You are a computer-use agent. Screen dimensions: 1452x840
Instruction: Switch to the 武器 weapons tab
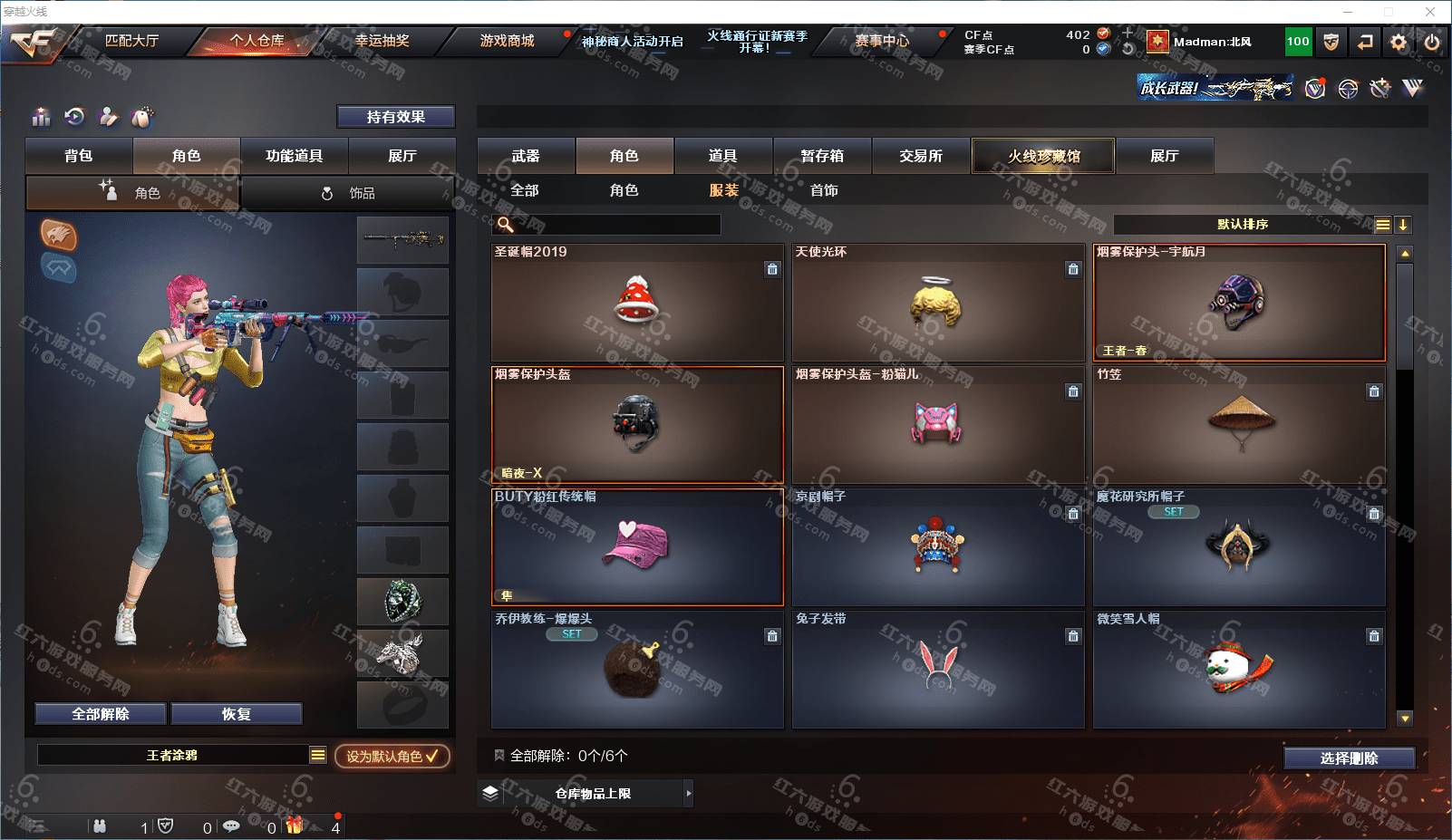tap(526, 156)
